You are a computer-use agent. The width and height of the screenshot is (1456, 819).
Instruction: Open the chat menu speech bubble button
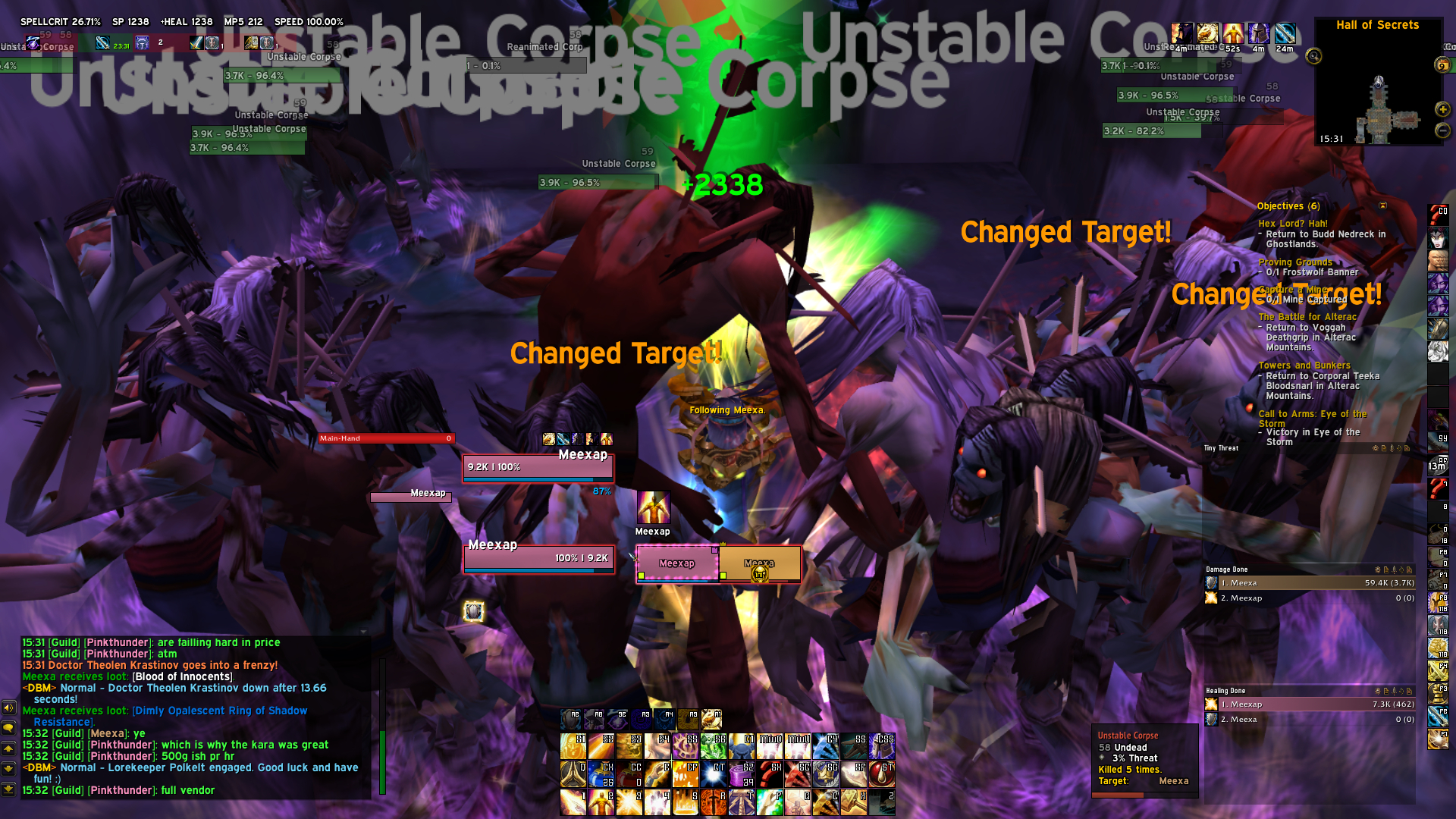(8, 728)
